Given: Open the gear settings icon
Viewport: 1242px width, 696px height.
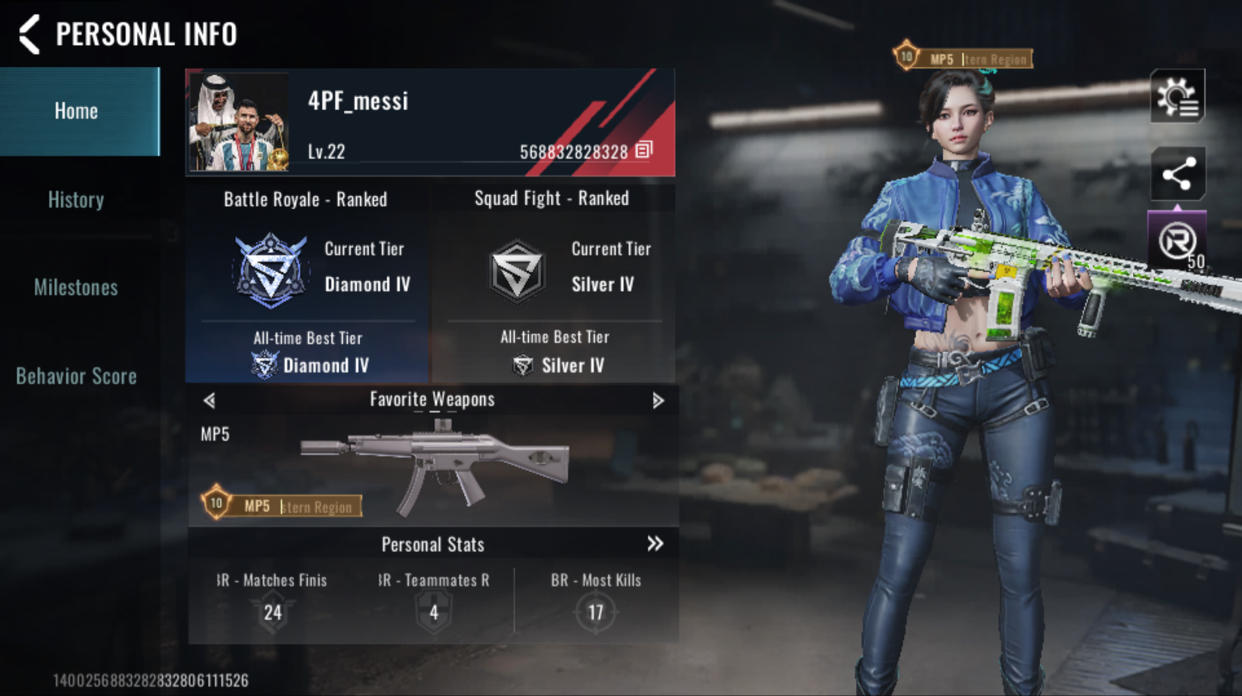Looking at the screenshot, I should click(1177, 97).
